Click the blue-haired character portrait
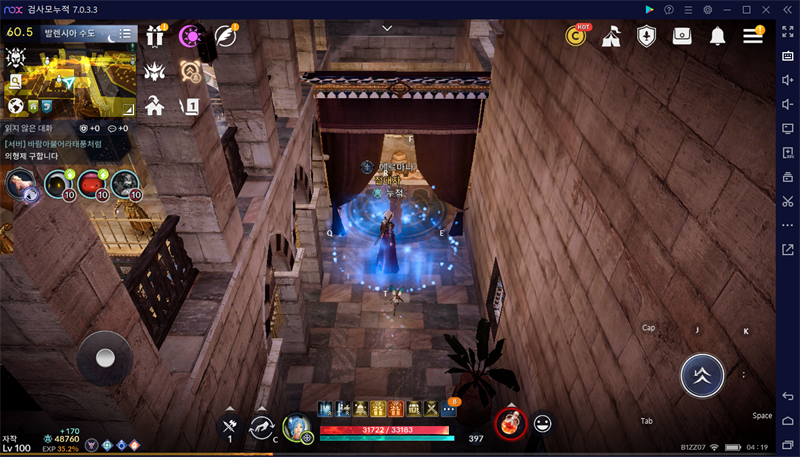The height and width of the screenshot is (457, 800). coord(297,428)
